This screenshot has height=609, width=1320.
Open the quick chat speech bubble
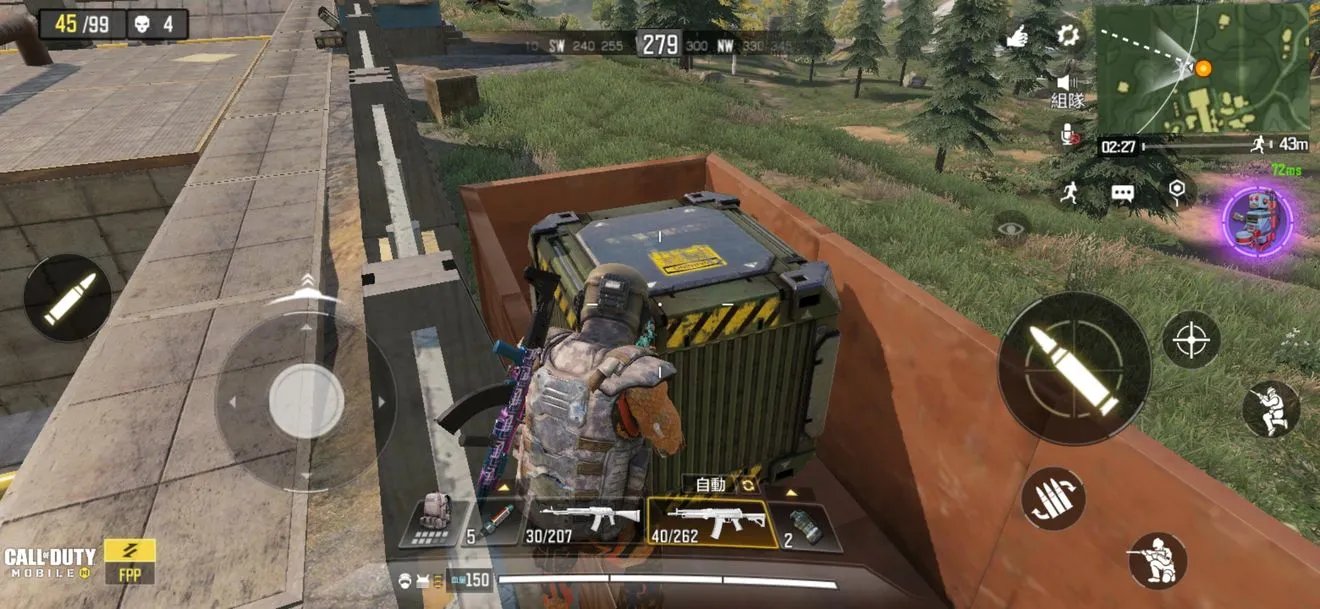tap(1122, 193)
